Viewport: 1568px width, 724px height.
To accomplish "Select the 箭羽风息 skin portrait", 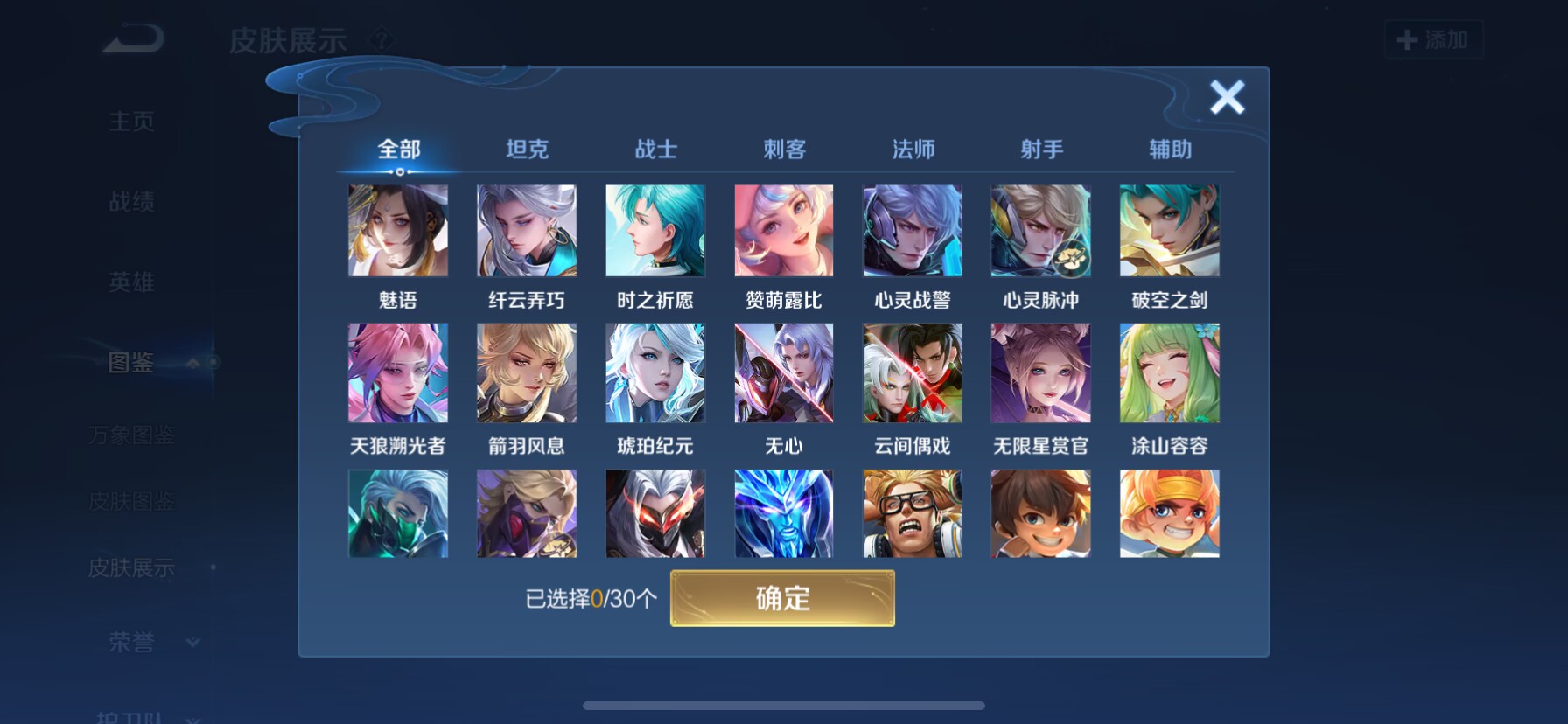I will click(x=526, y=373).
